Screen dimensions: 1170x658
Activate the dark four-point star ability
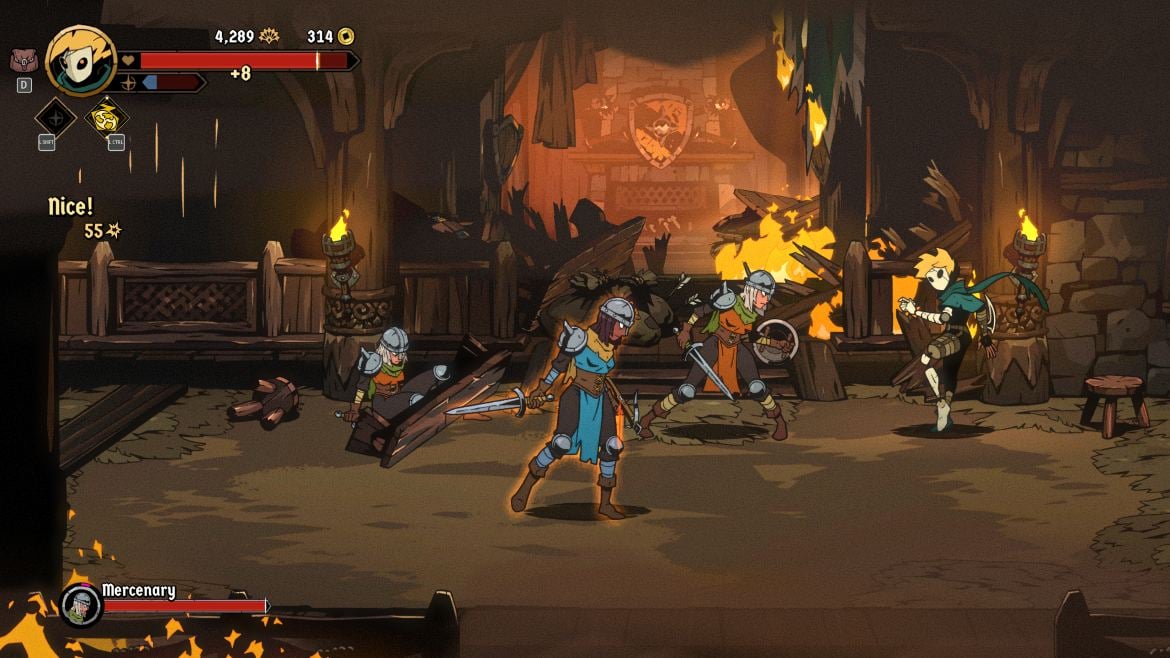click(x=55, y=117)
